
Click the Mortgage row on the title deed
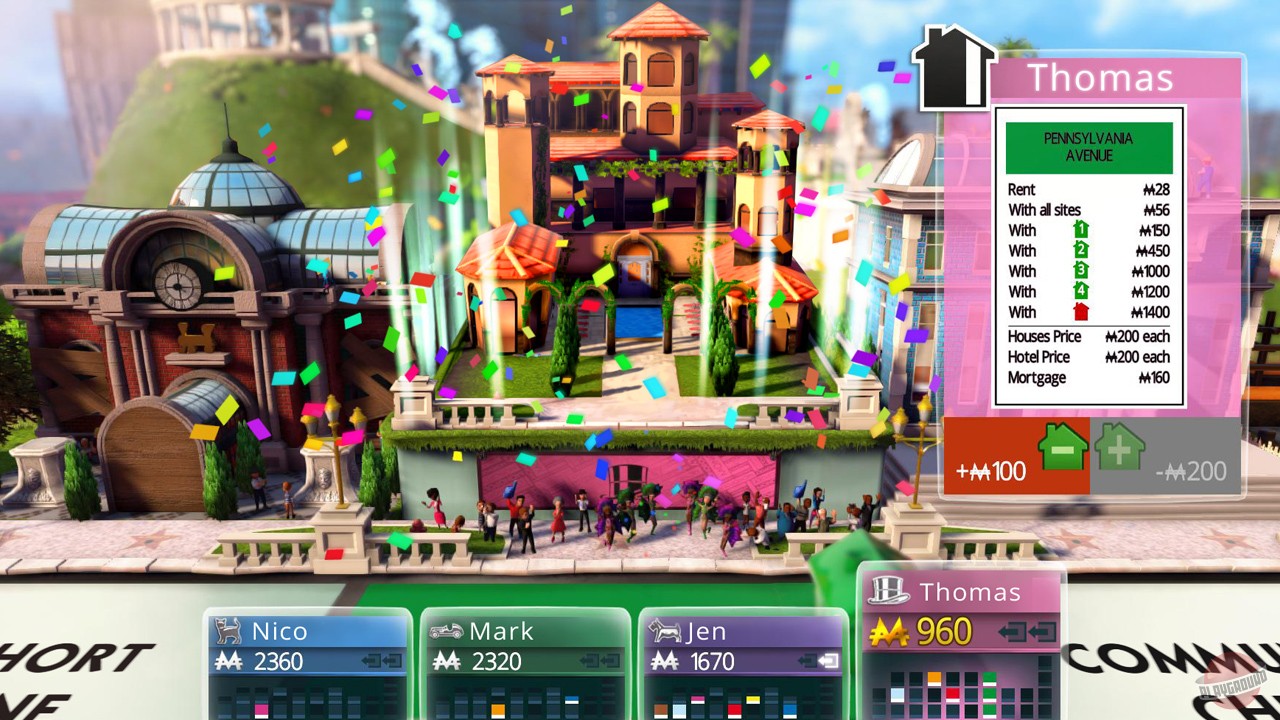pos(1089,378)
